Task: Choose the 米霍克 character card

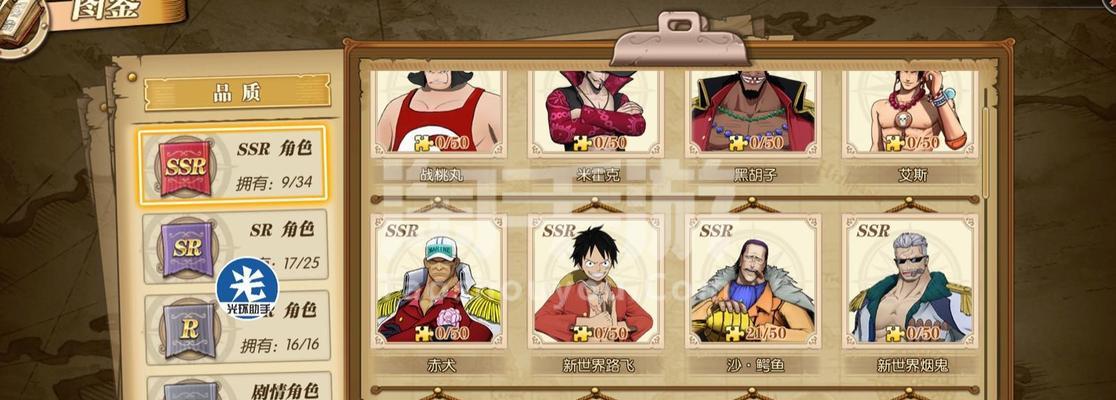Action: [596, 113]
